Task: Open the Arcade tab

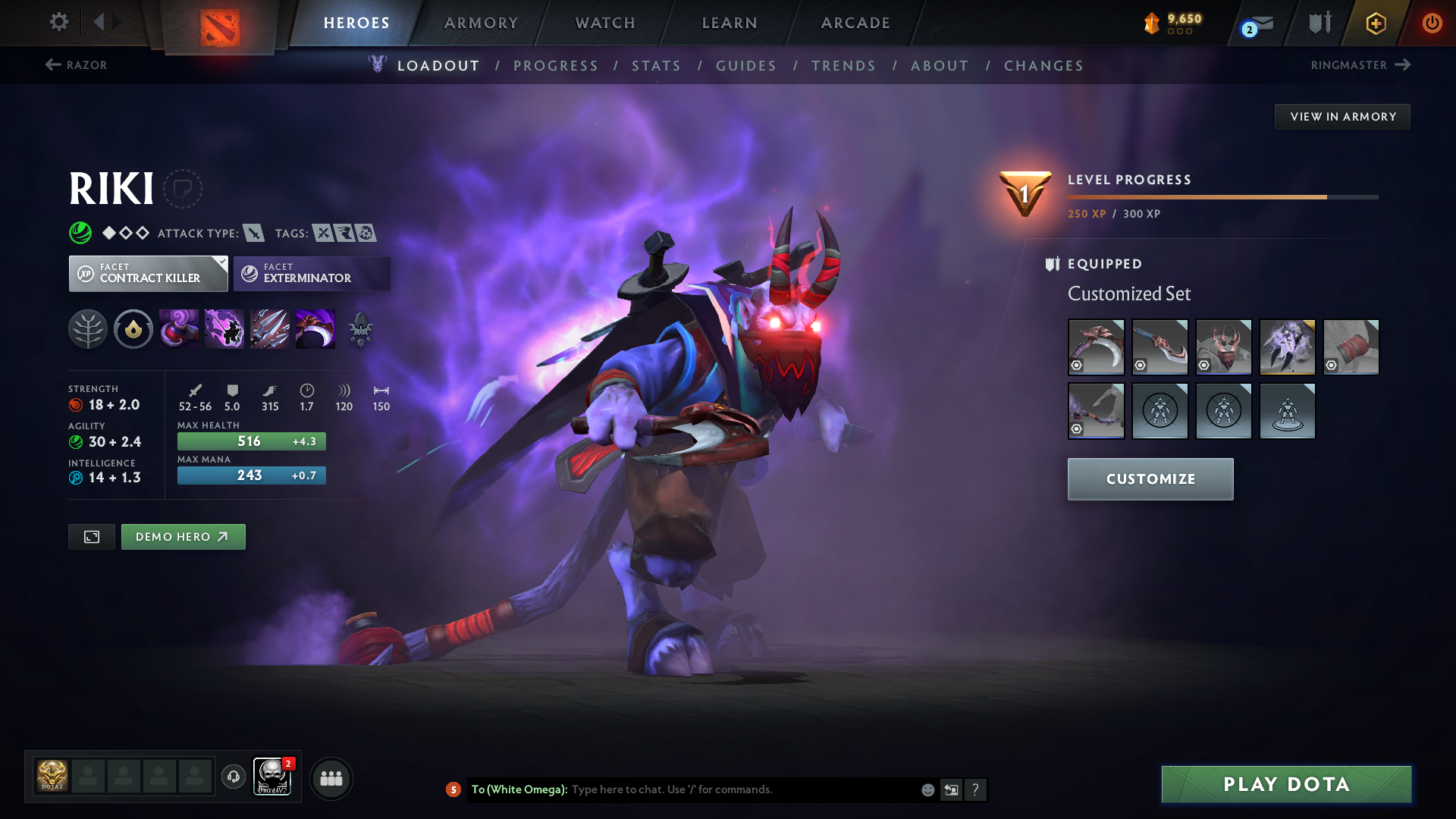Action: [x=855, y=23]
